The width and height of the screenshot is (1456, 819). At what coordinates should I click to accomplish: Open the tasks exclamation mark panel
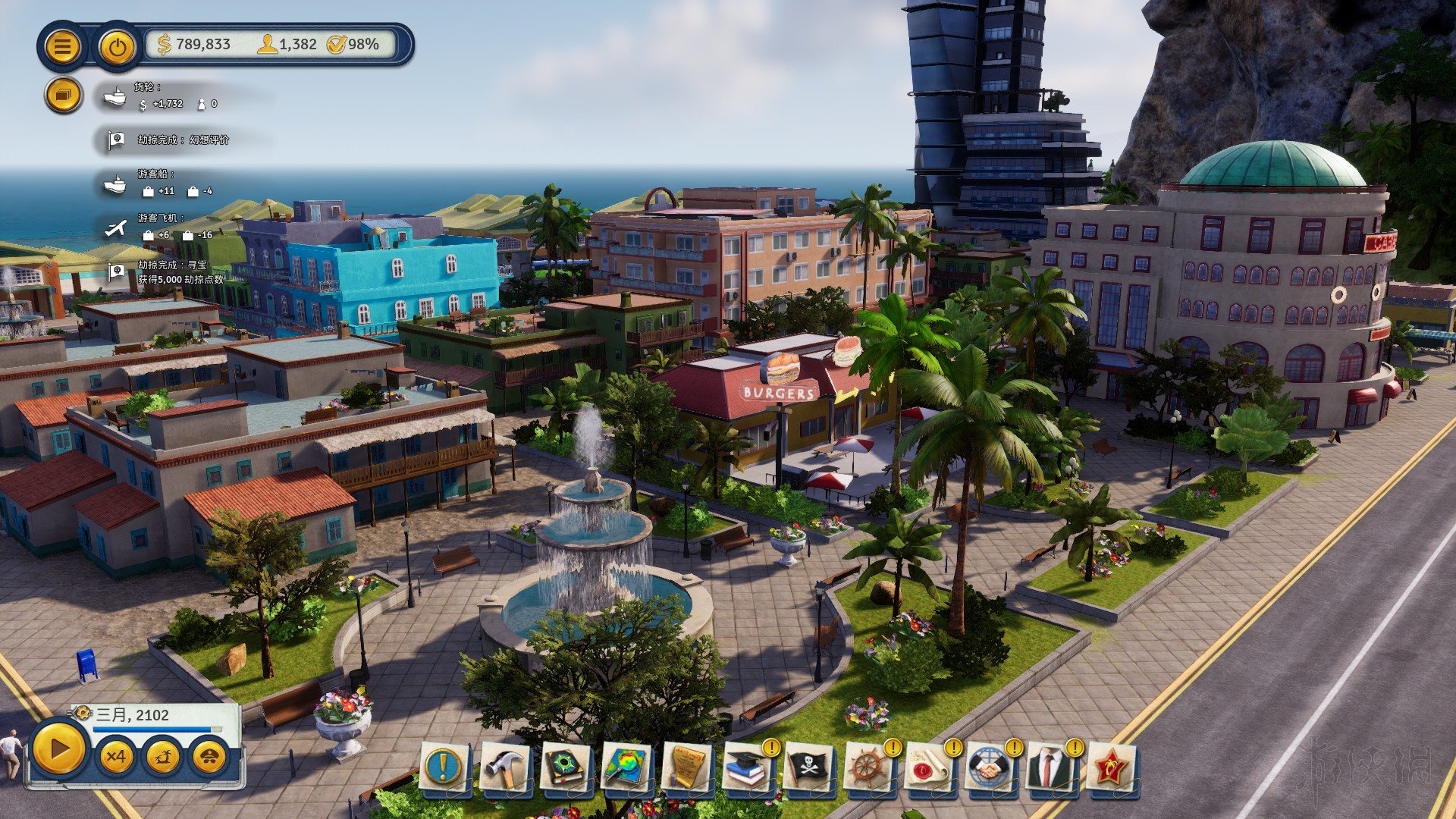tap(444, 767)
